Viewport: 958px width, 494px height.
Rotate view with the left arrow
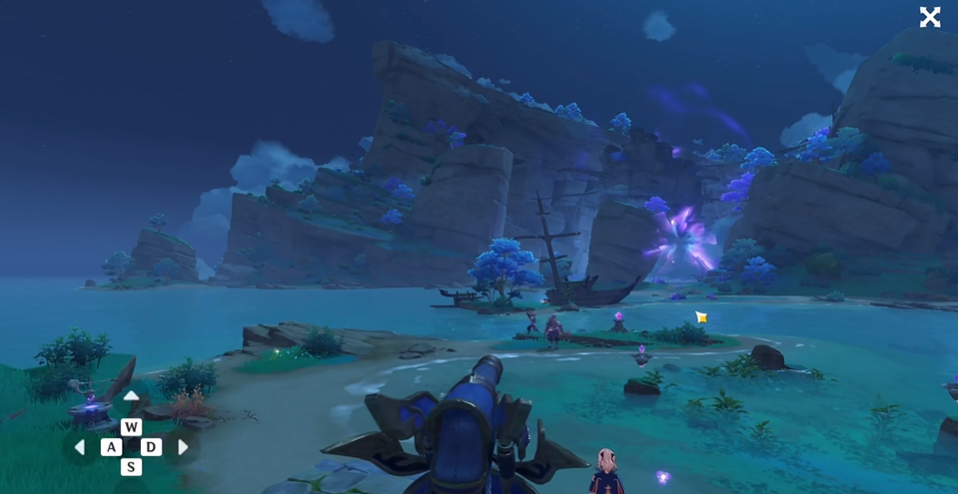(x=80, y=447)
